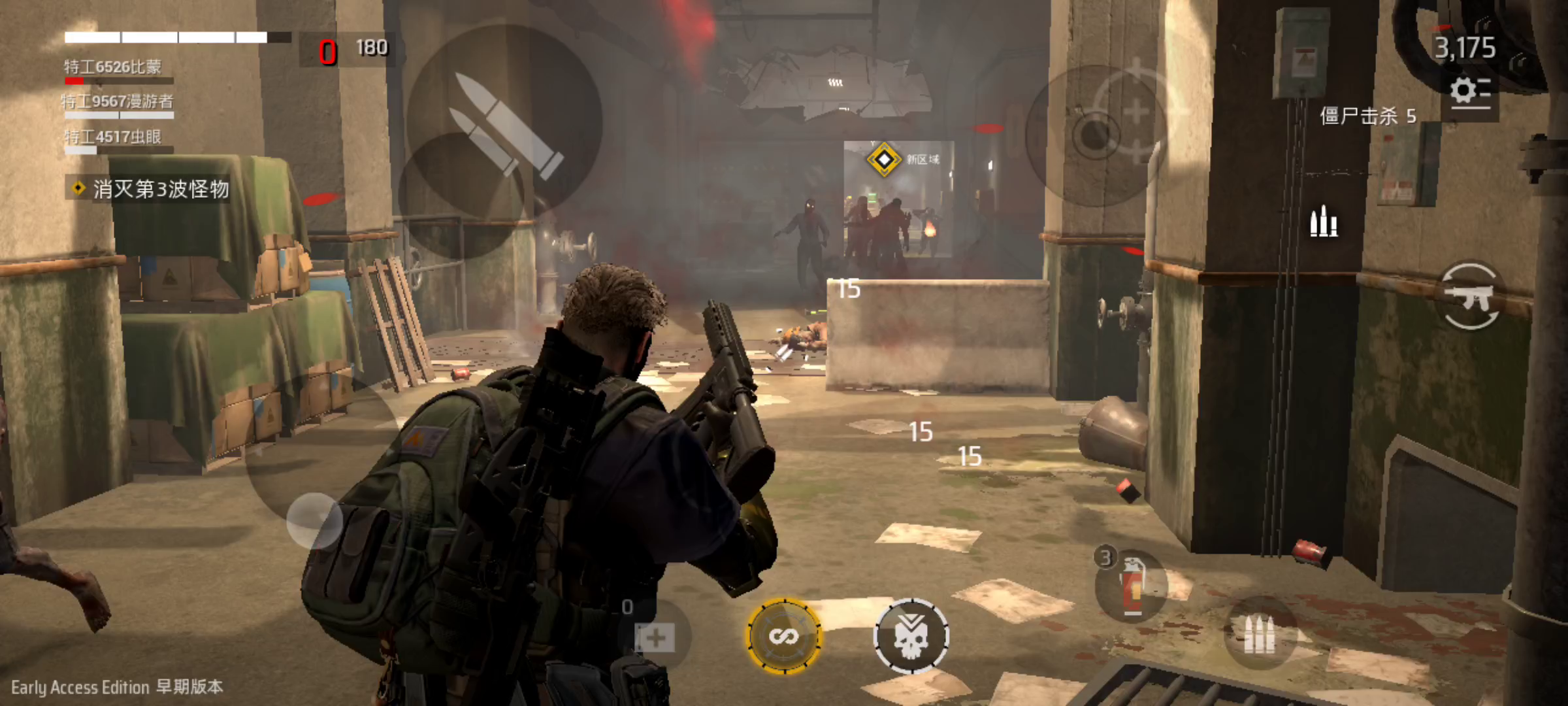This screenshot has height=706, width=1568.
Task: Tap the small white ammo bullets icon
Action: pyautogui.click(x=1324, y=222)
